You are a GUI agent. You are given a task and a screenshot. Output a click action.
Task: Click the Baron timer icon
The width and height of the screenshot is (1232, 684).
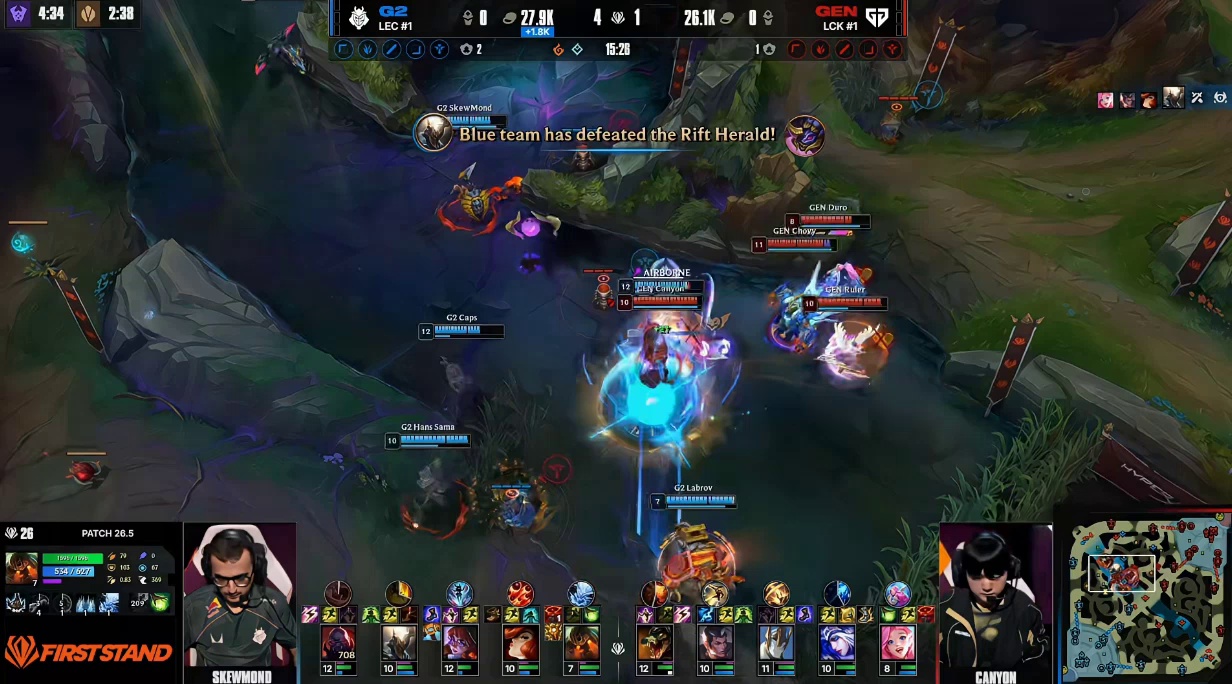pyautogui.click(x=17, y=15)
